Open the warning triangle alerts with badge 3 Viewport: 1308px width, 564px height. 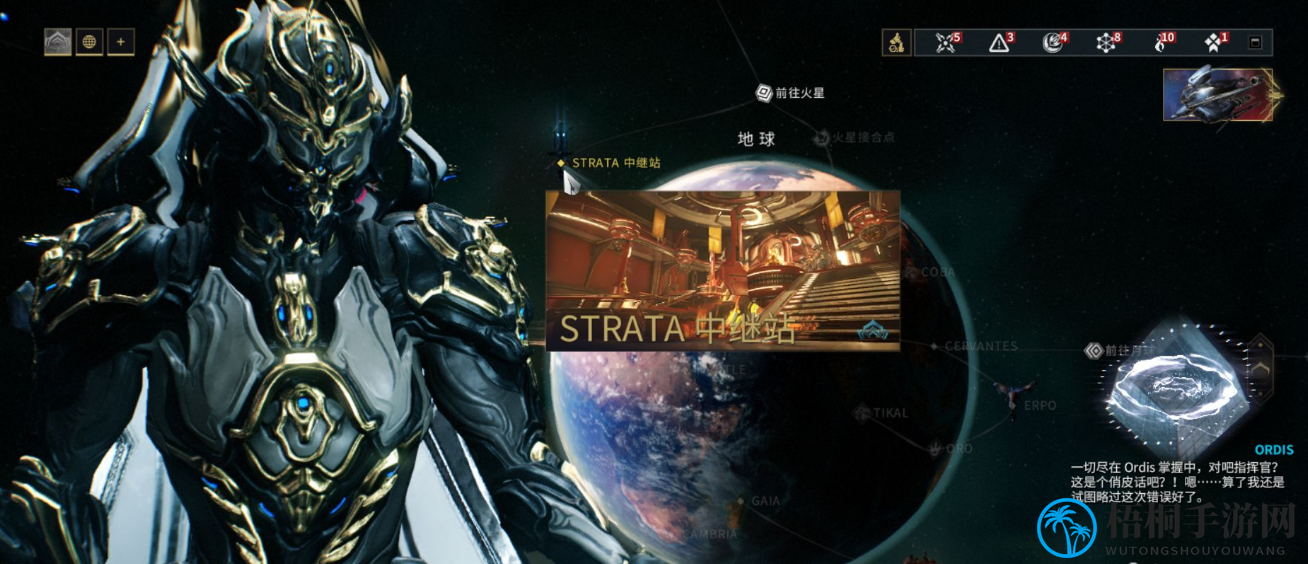[1001, 42]
